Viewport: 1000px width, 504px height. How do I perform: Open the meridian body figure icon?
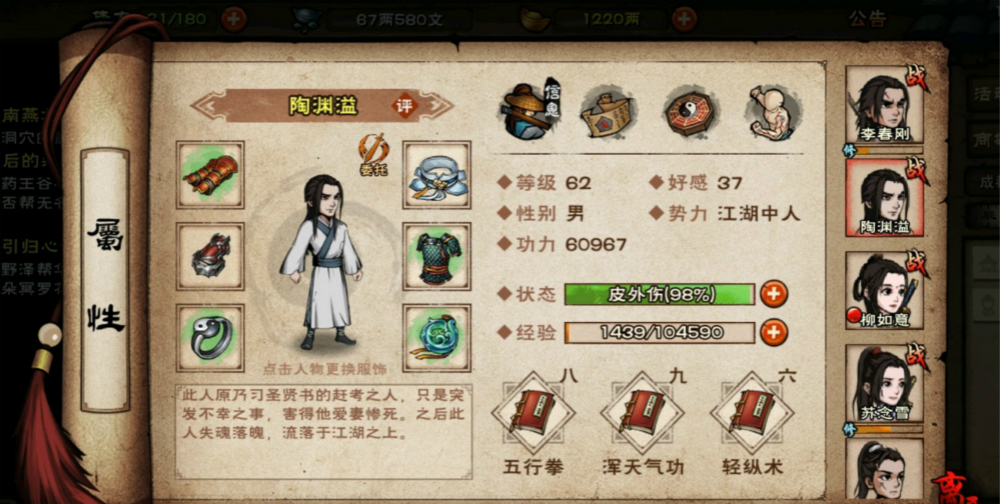point(772,112)
